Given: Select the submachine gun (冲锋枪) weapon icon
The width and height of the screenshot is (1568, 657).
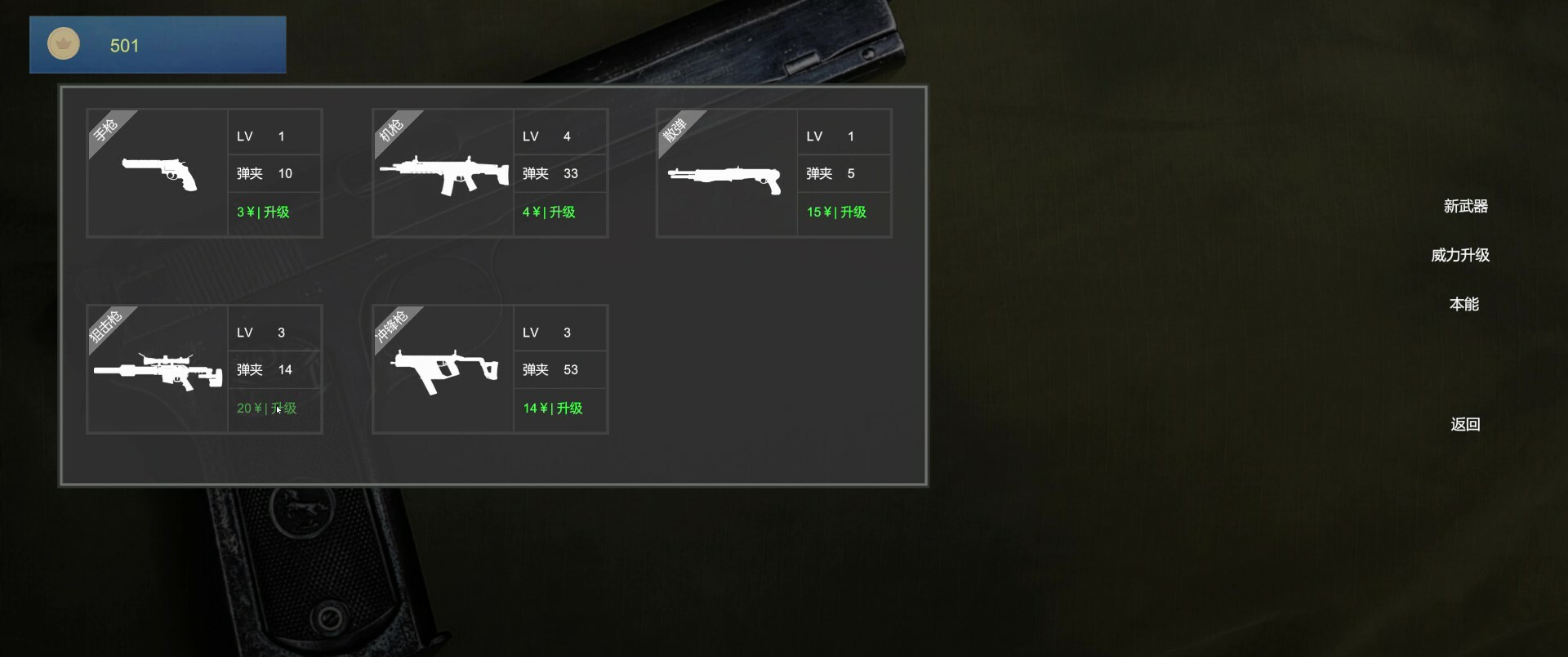Looking at the screenshot, I should point(445,369).
